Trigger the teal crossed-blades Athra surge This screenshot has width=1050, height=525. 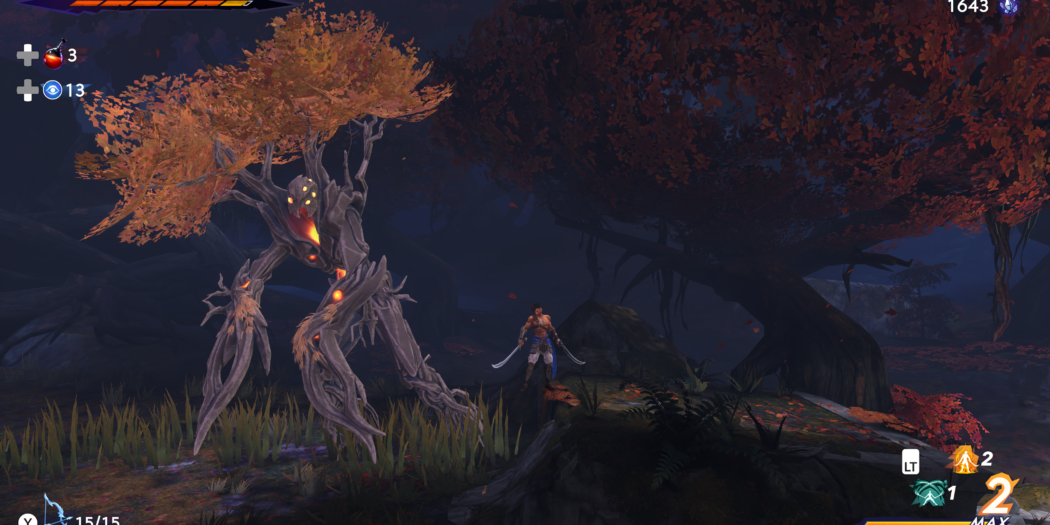(x=930, y=492)
